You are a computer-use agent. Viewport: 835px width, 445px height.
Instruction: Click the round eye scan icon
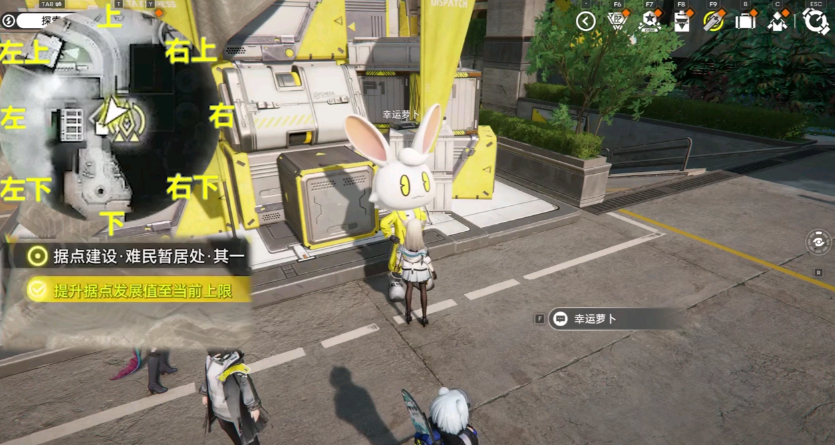(819, 241)
